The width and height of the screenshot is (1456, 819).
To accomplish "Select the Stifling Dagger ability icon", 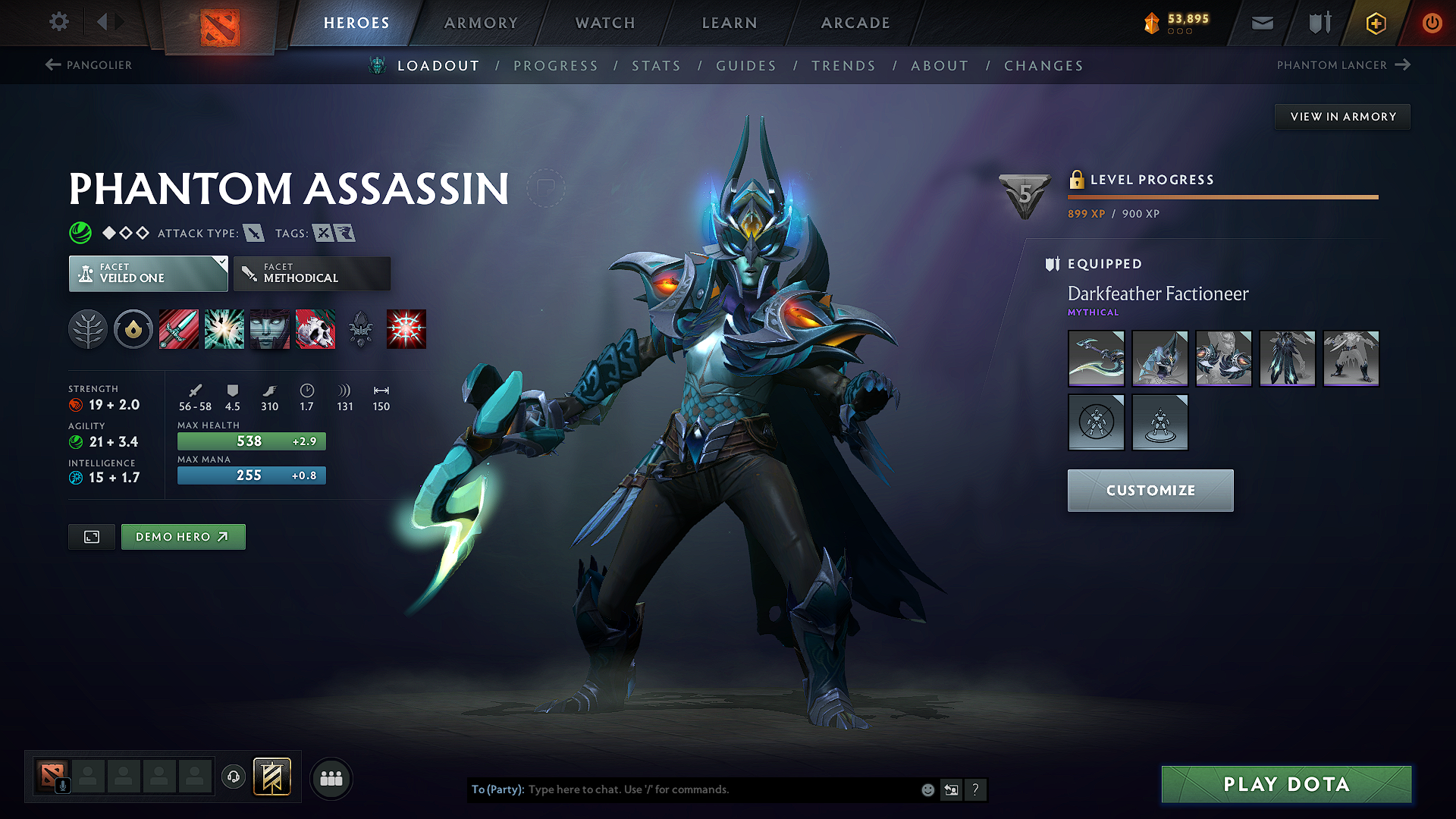I will (179, 329).
